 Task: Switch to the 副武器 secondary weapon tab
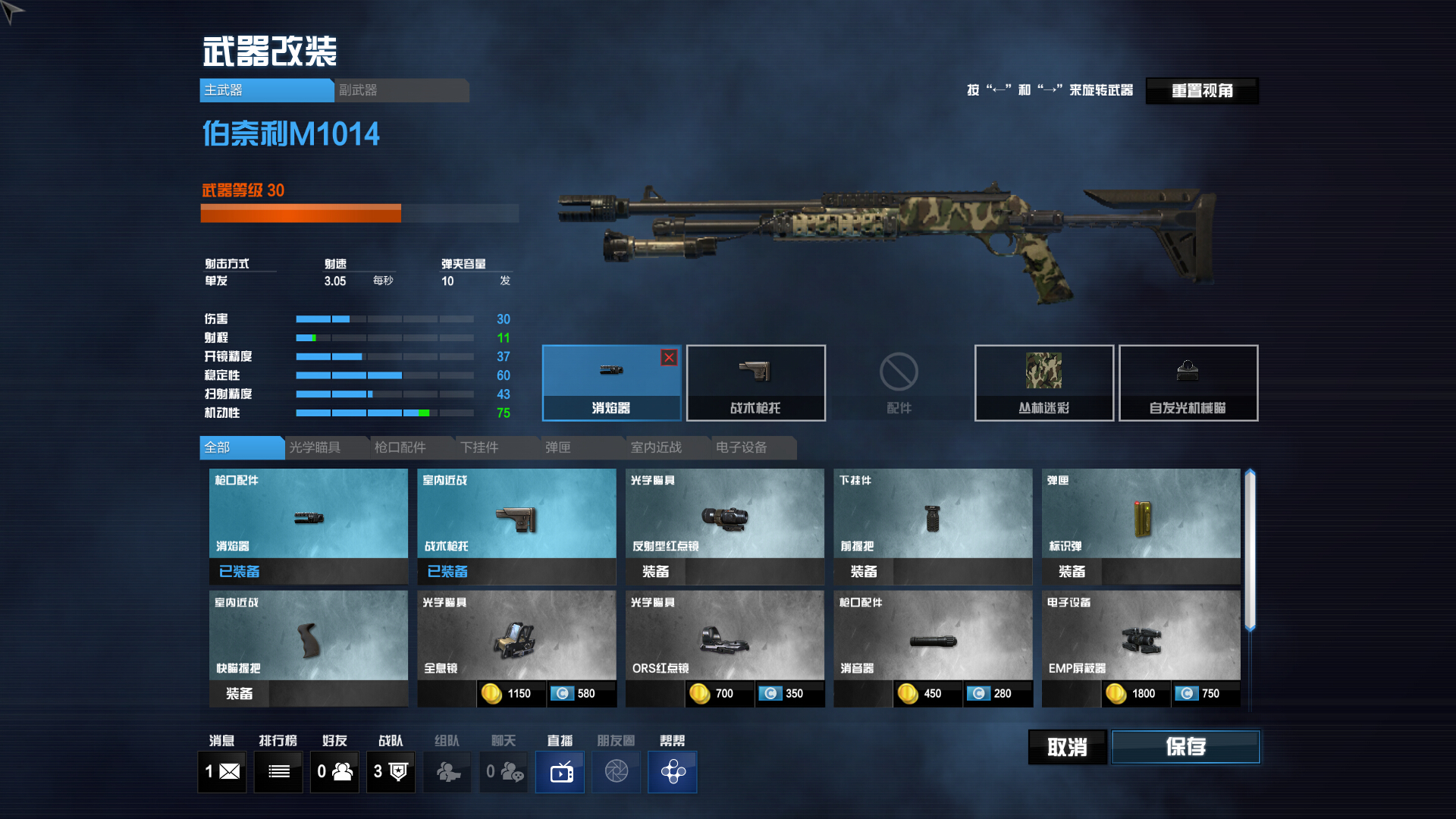pos(401,90)
